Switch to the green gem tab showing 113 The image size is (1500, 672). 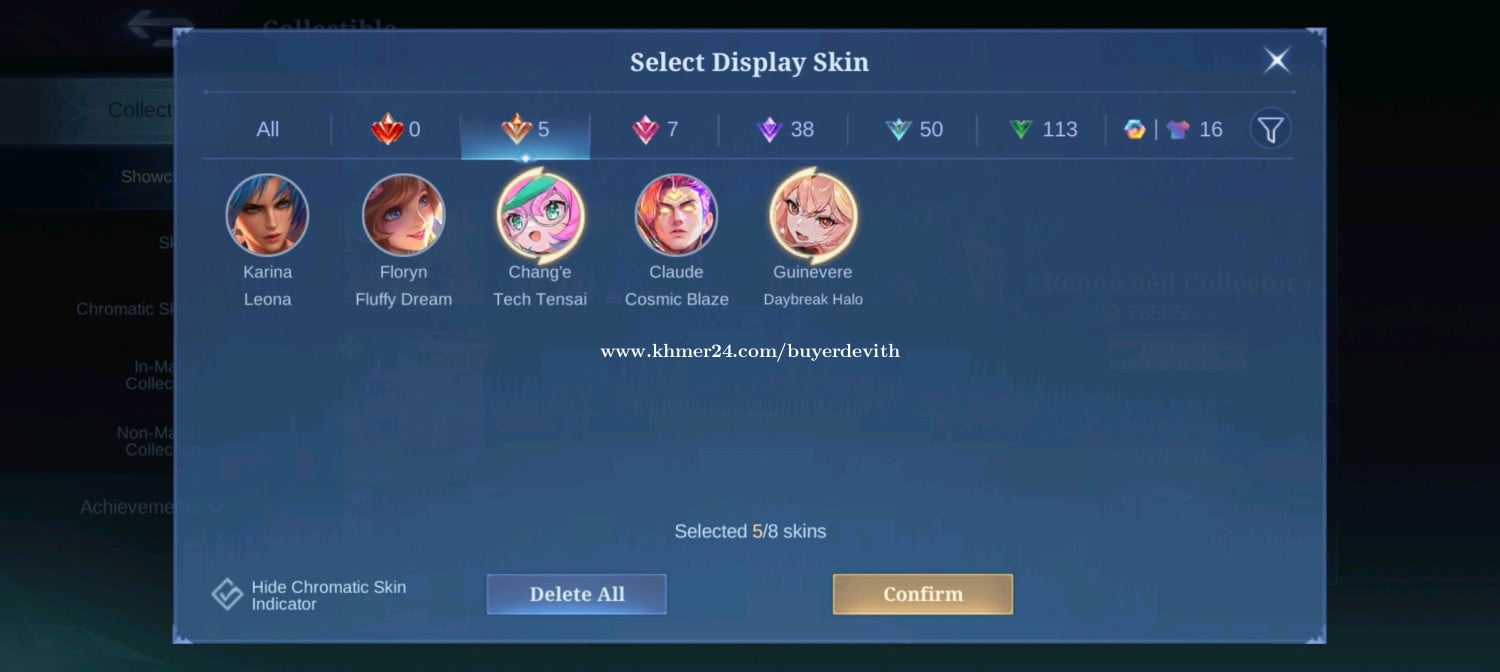1043,130
